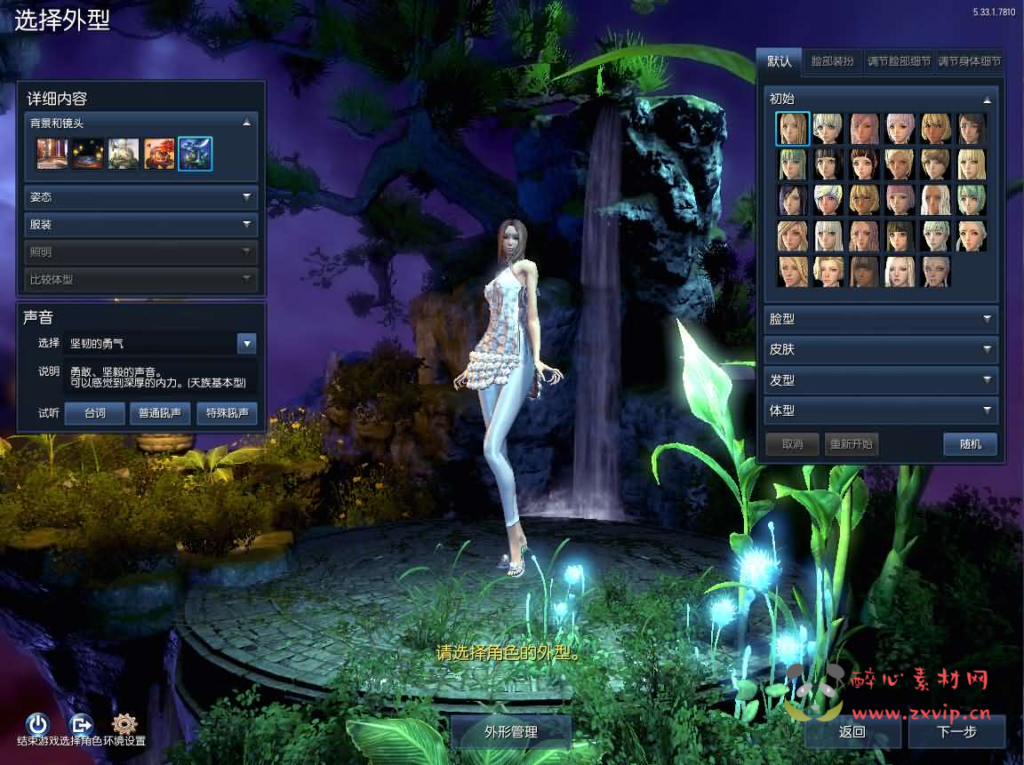Play the 台词 voice sample
The image size is (1024, 765).
[x=94, y=413]
